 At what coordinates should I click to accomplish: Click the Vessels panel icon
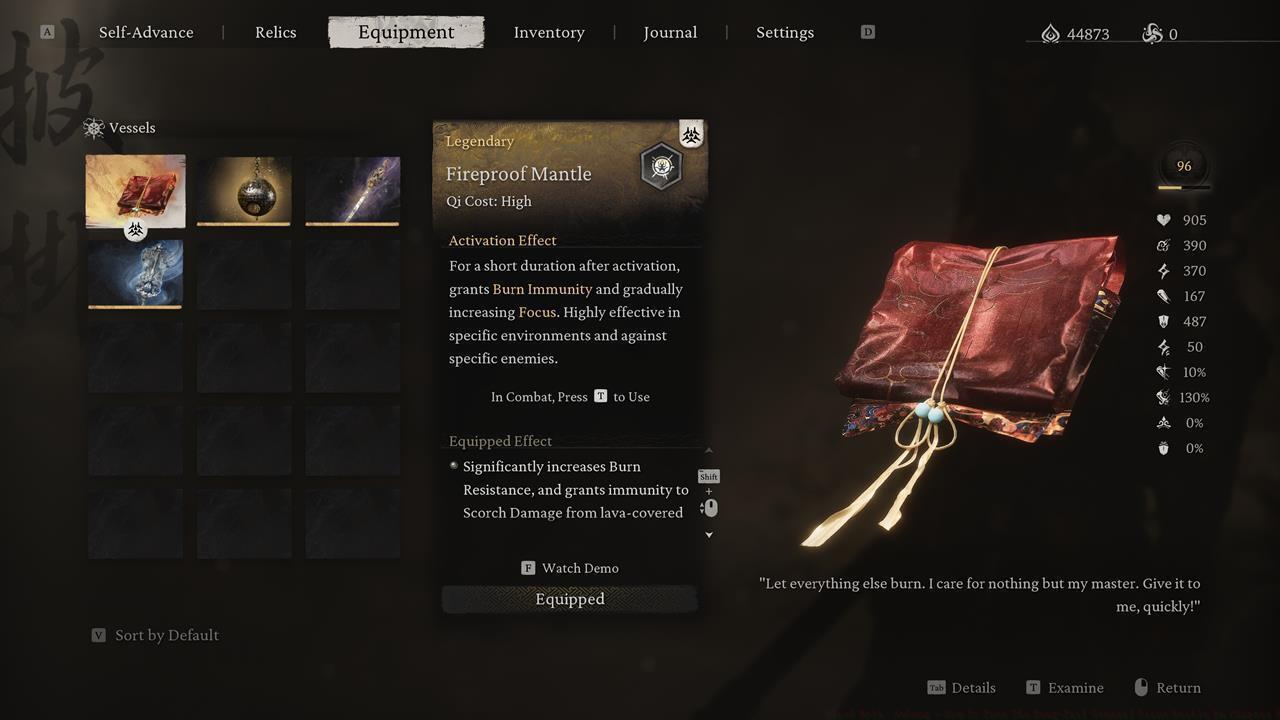coord(93,128)
